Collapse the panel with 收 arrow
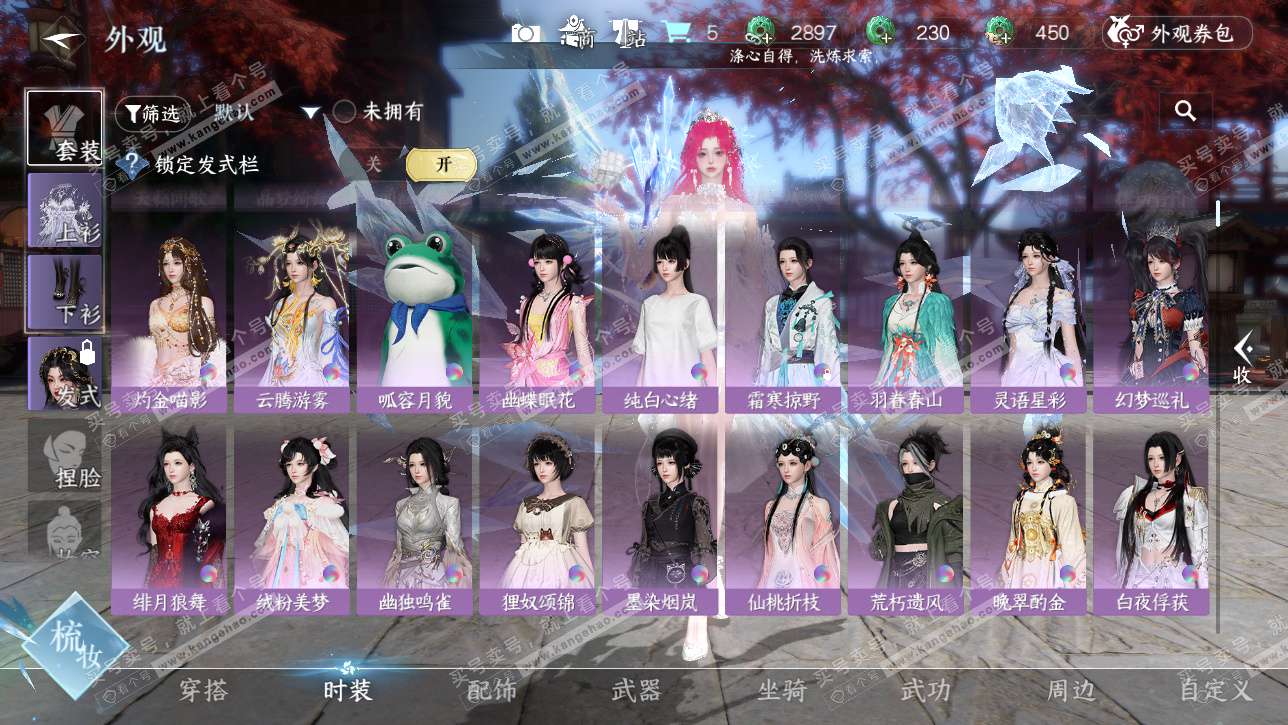Screen dimensions: 1288x725 coord(1242,358)
